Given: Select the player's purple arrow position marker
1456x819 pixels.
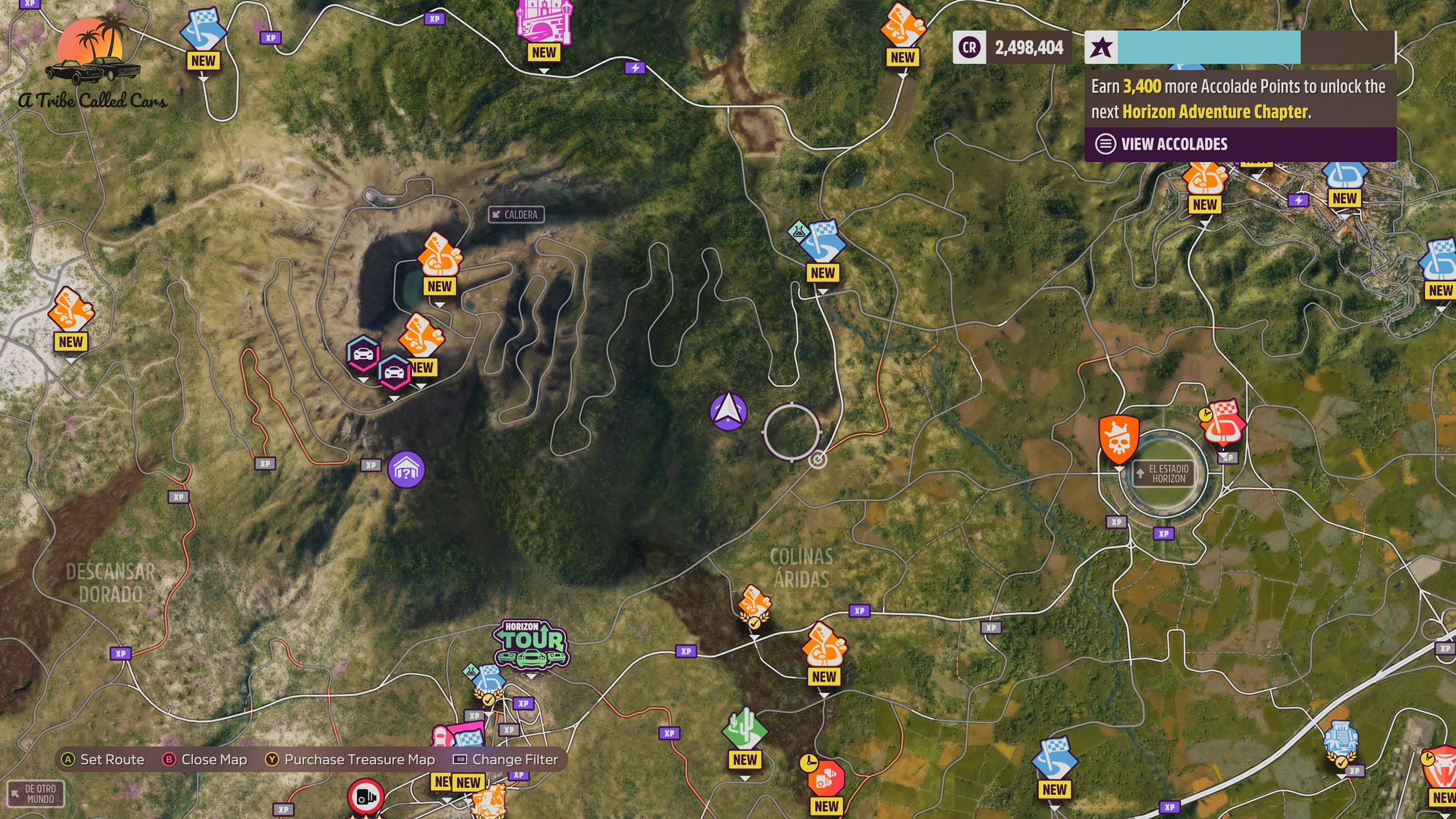Looking at the screenshot, I should (728, 411).
